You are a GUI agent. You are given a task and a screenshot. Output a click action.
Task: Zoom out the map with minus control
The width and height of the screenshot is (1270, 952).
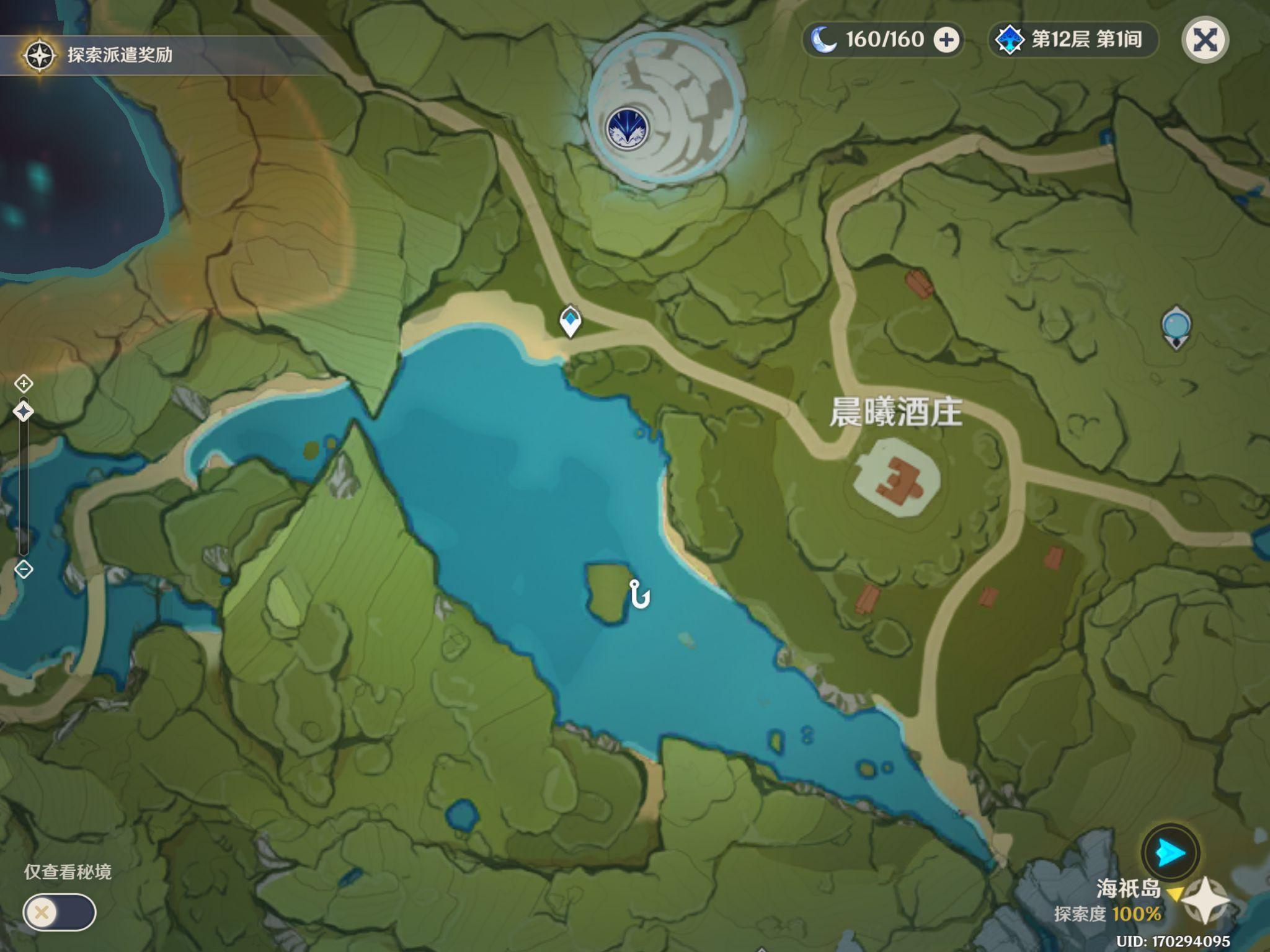(x=24, y=569)
